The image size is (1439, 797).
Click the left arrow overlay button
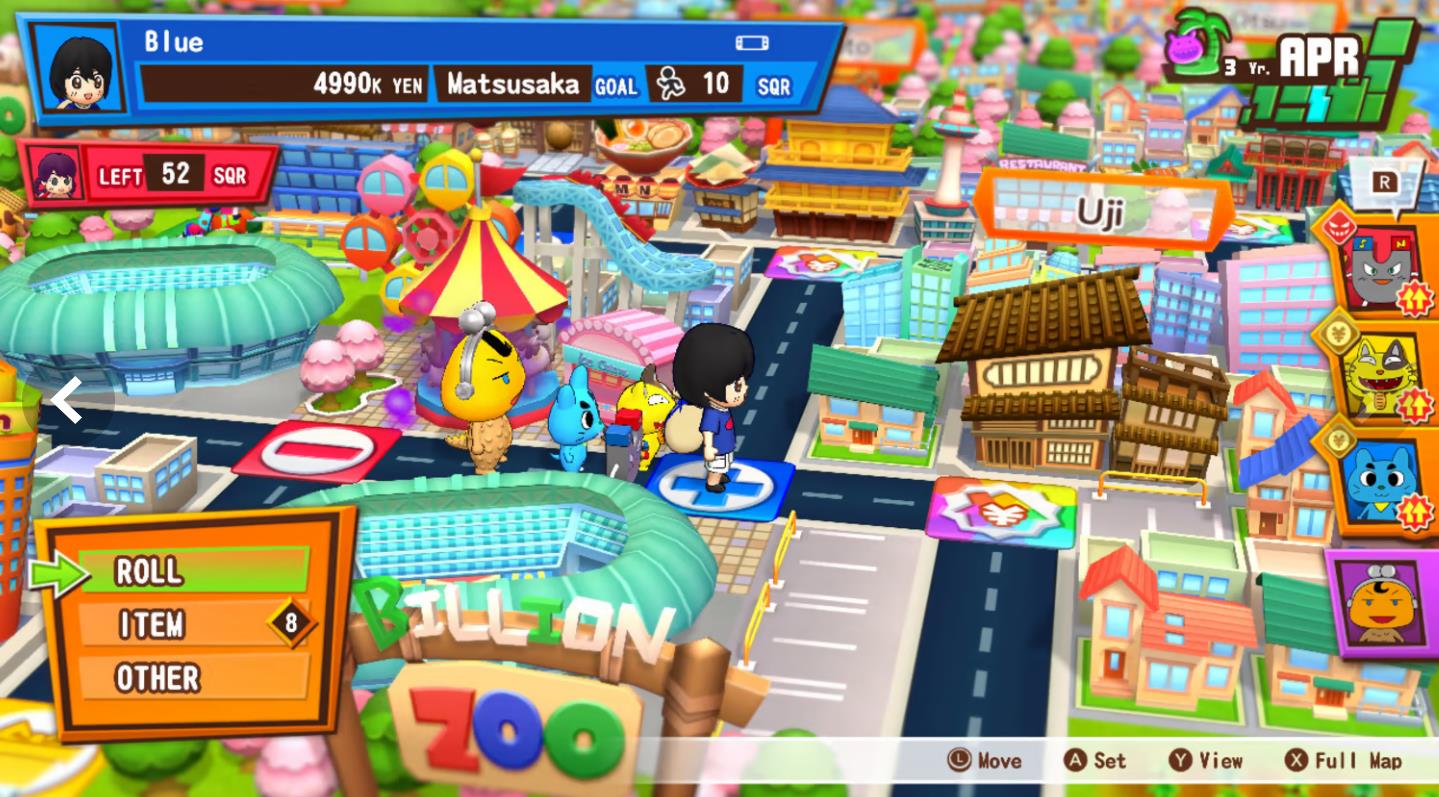pyautogui.click(x=67, y=401)
